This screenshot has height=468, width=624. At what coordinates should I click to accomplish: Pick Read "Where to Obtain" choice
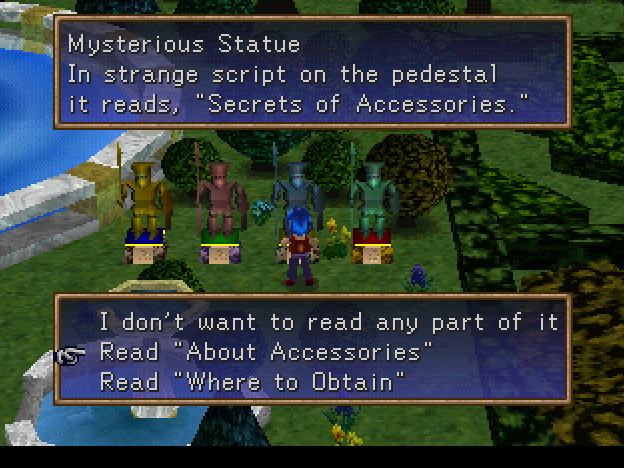[x=252, y=381]
